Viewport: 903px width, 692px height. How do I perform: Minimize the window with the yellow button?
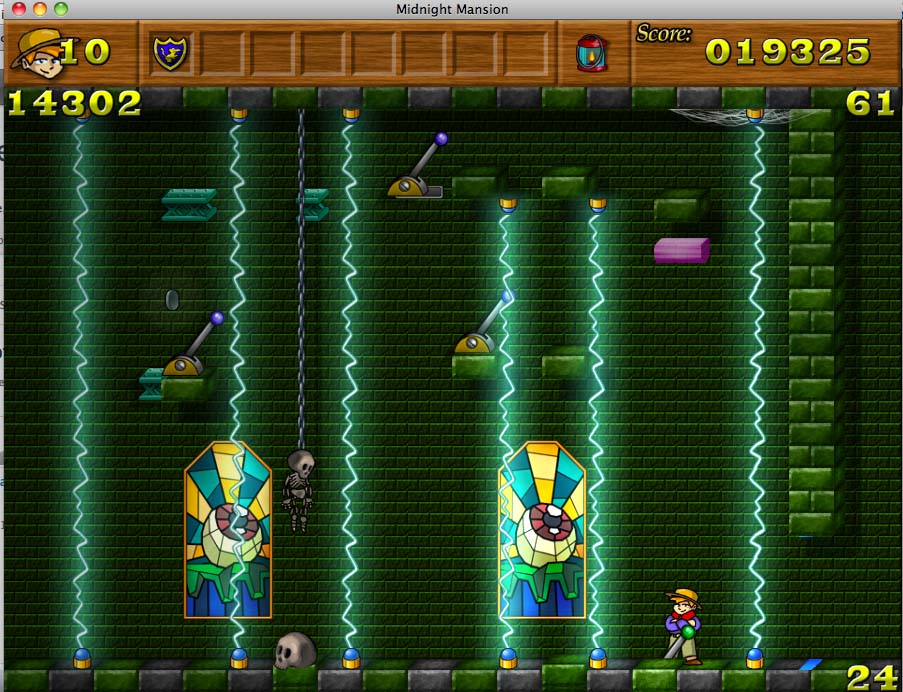40,9
